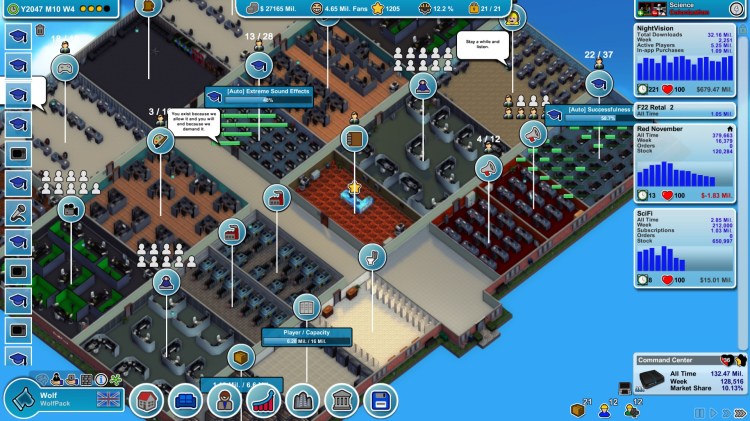The height and width of the screenshot is (421, 750).
Task: Click the WolfPack company profile badge
Action: point(62,398)
